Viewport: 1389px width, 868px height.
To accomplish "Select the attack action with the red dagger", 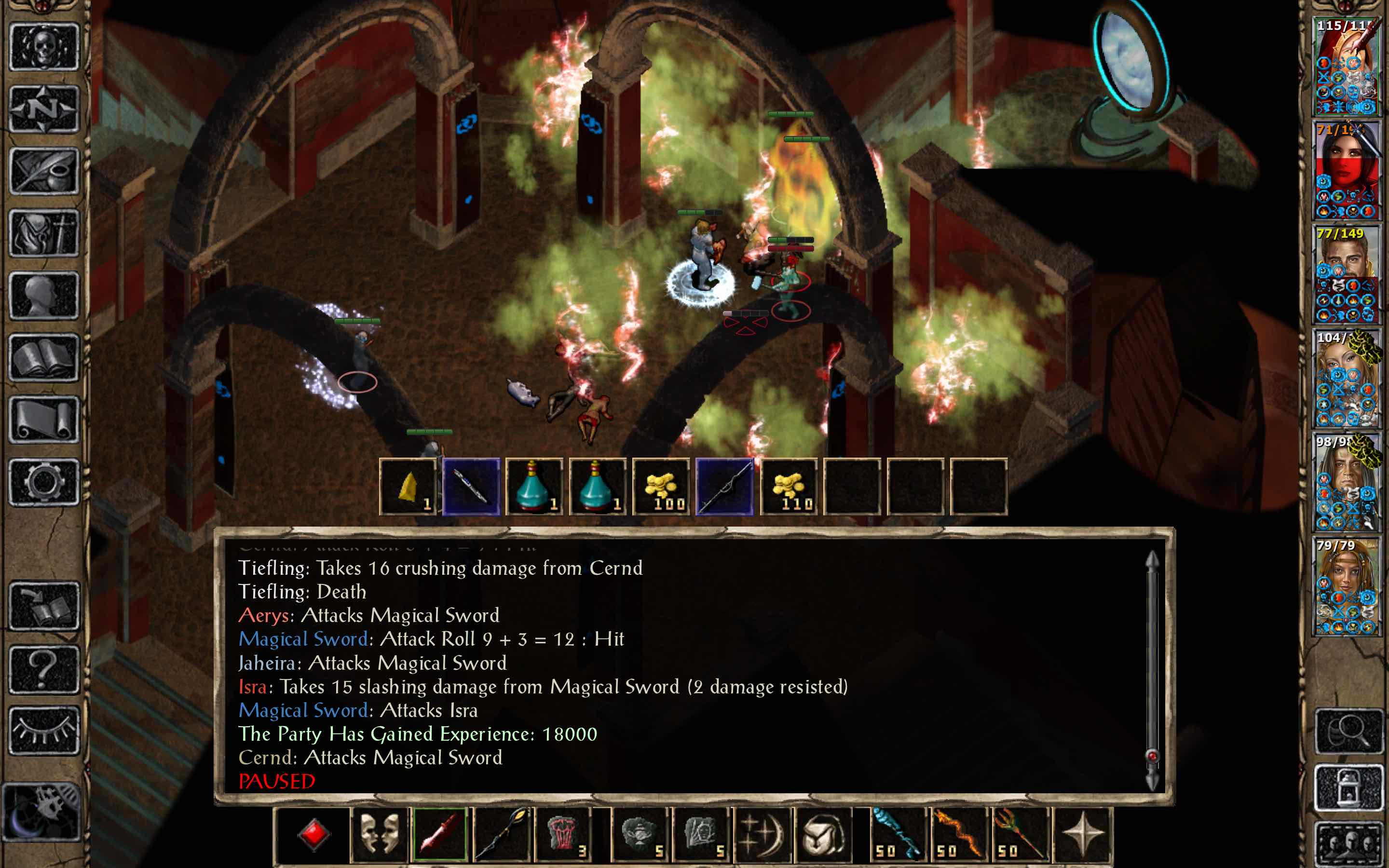I will [x=441, y=834].
